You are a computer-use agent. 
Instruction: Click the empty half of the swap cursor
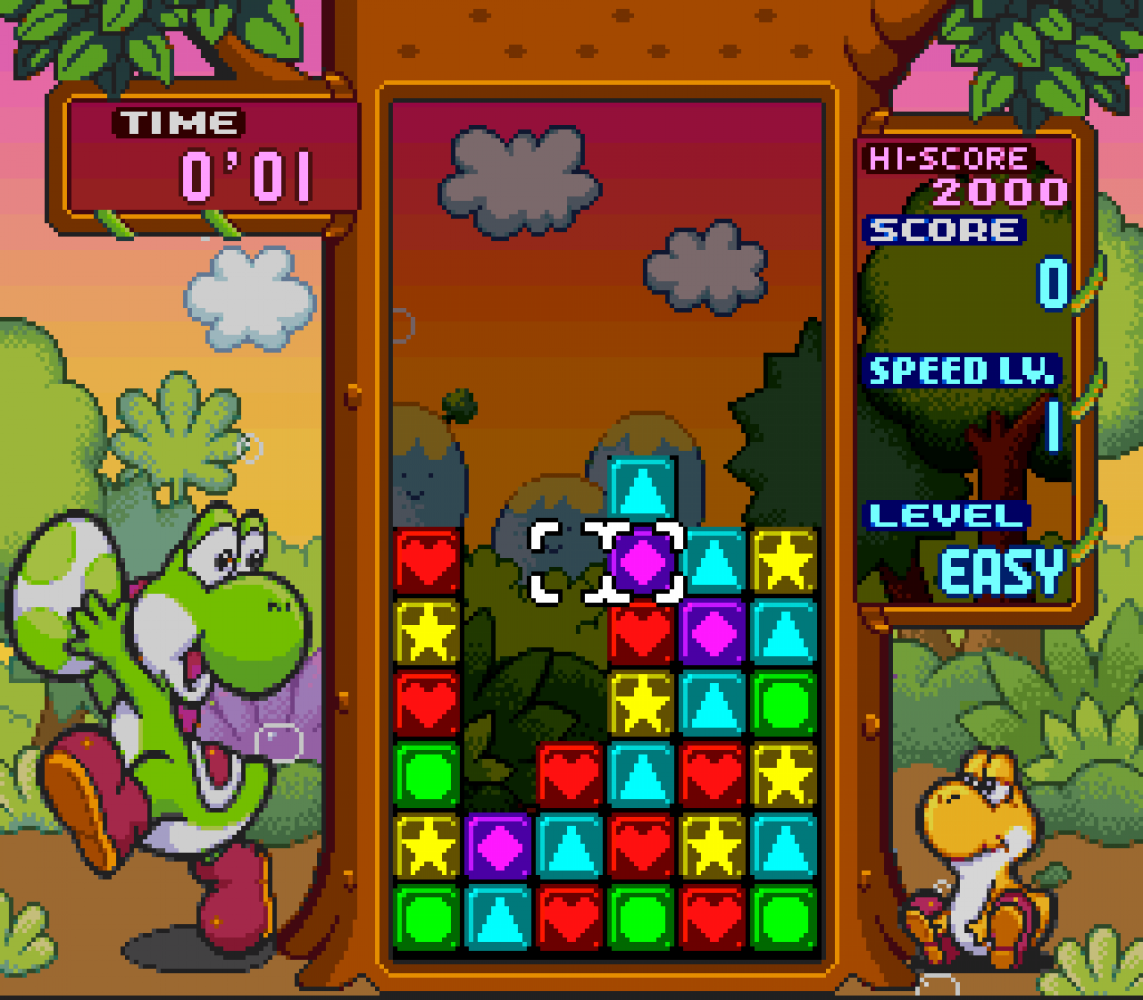tap(568, 563)
